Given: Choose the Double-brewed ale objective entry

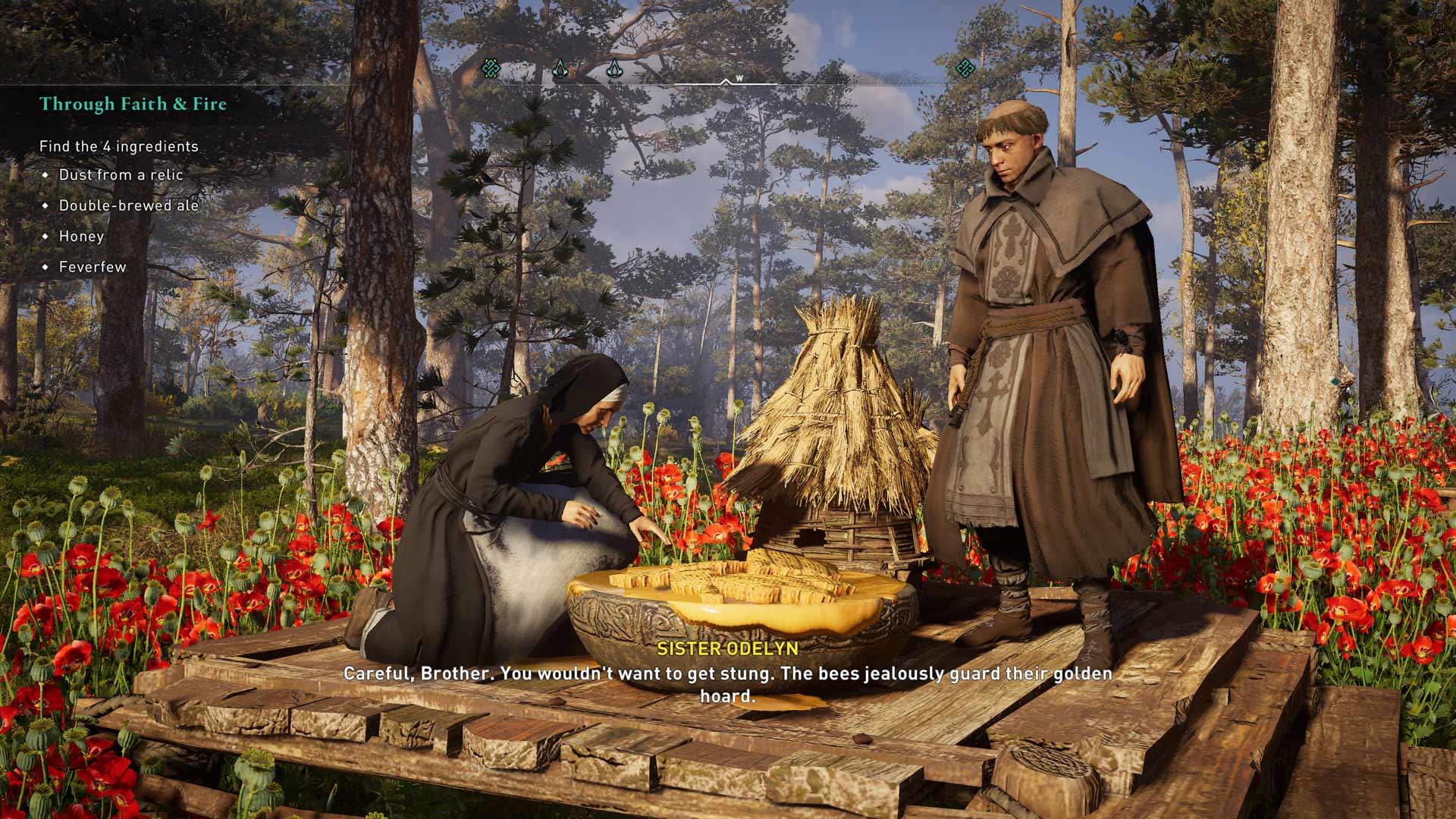Looking at the screenshot, I should [128, 206].
